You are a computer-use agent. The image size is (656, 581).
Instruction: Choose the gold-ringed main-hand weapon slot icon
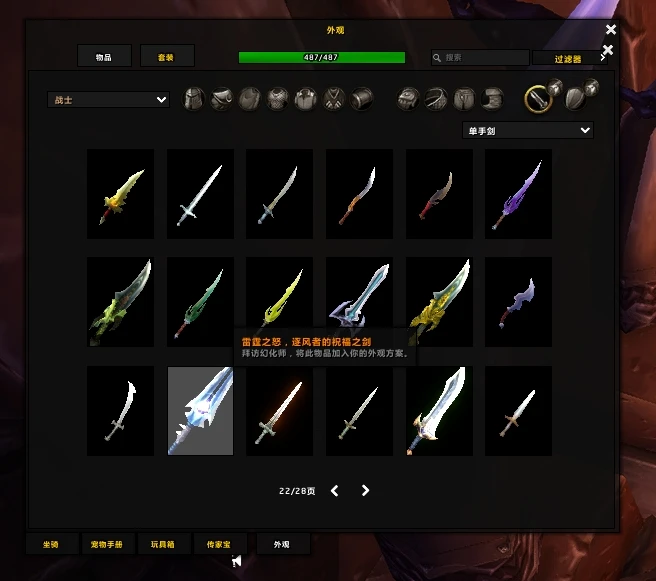tap(539, 98)
